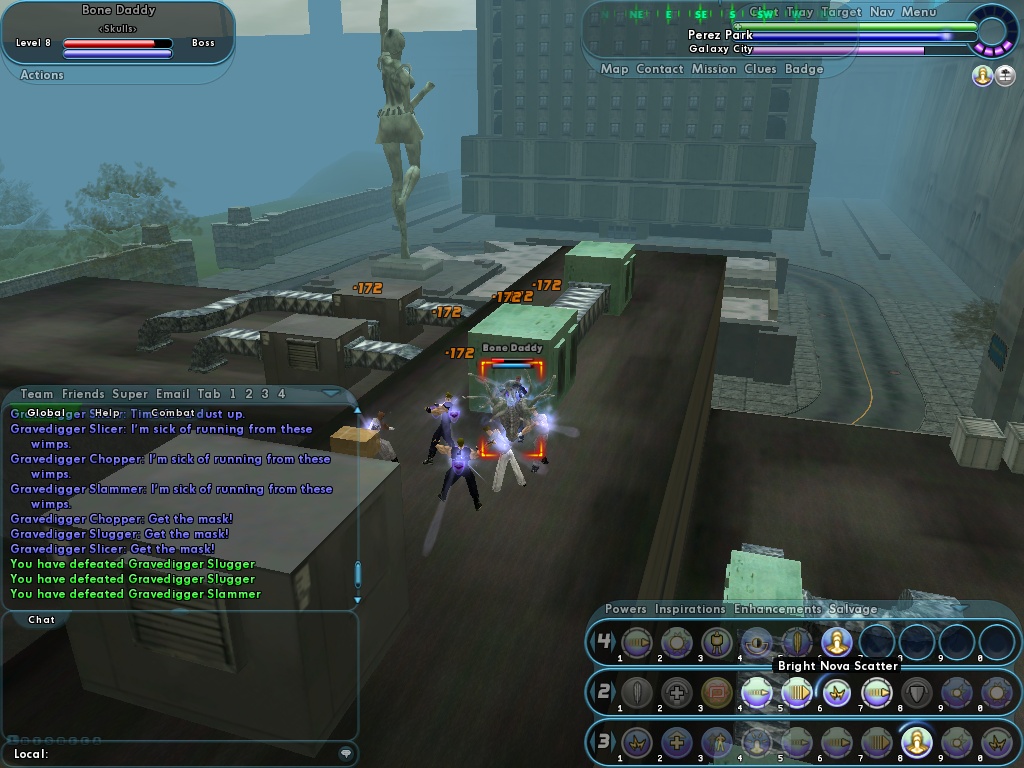Viewport: 1024px width, 768px height.
Task: Open the Friends list
Action: (83, 394)
